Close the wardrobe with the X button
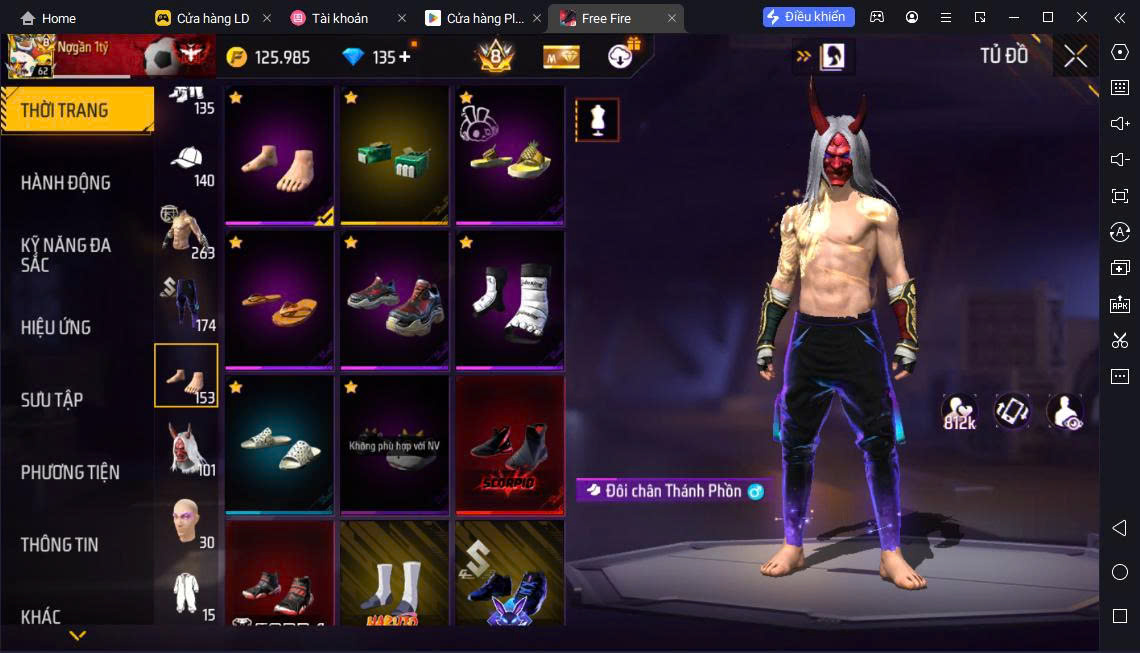 pos(1075,57)
